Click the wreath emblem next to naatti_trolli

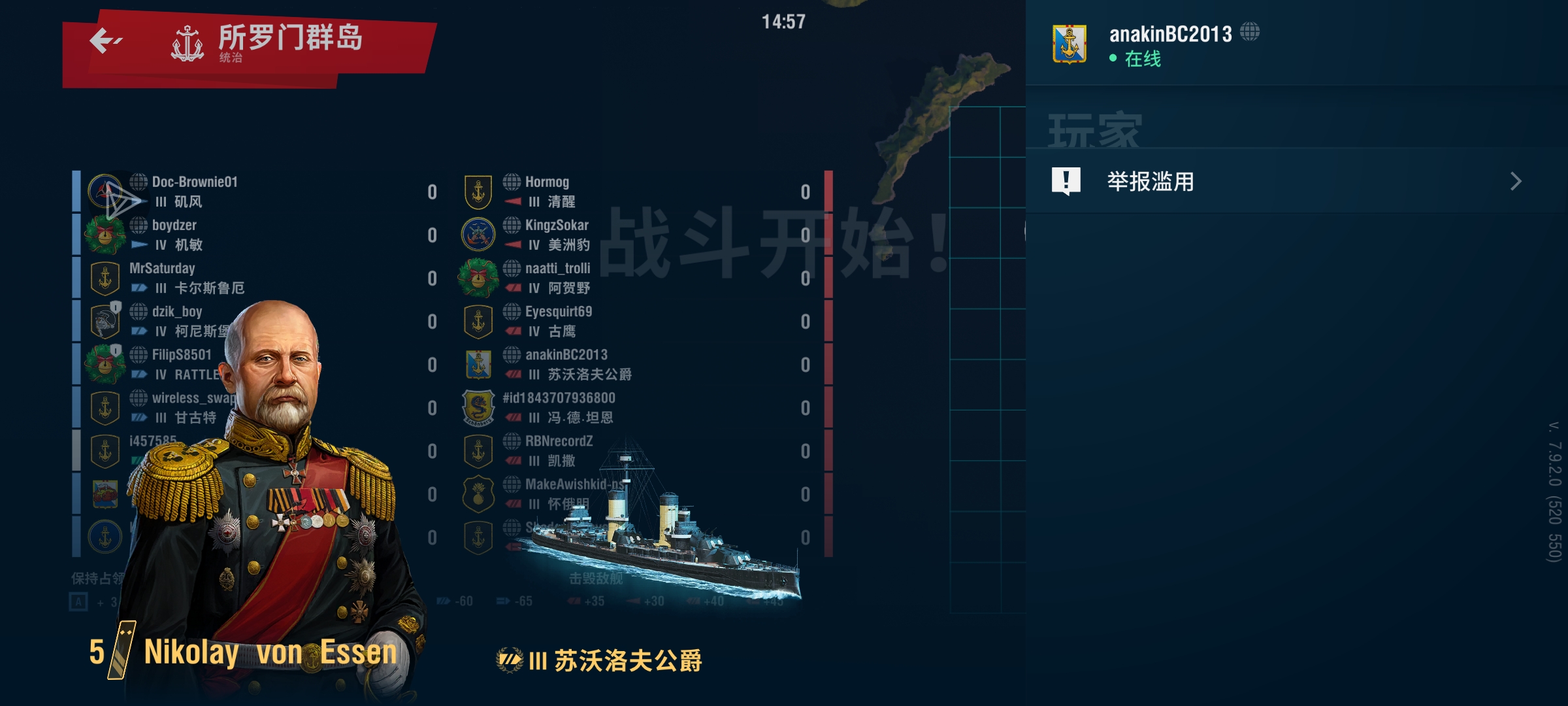tap(479, 278)
